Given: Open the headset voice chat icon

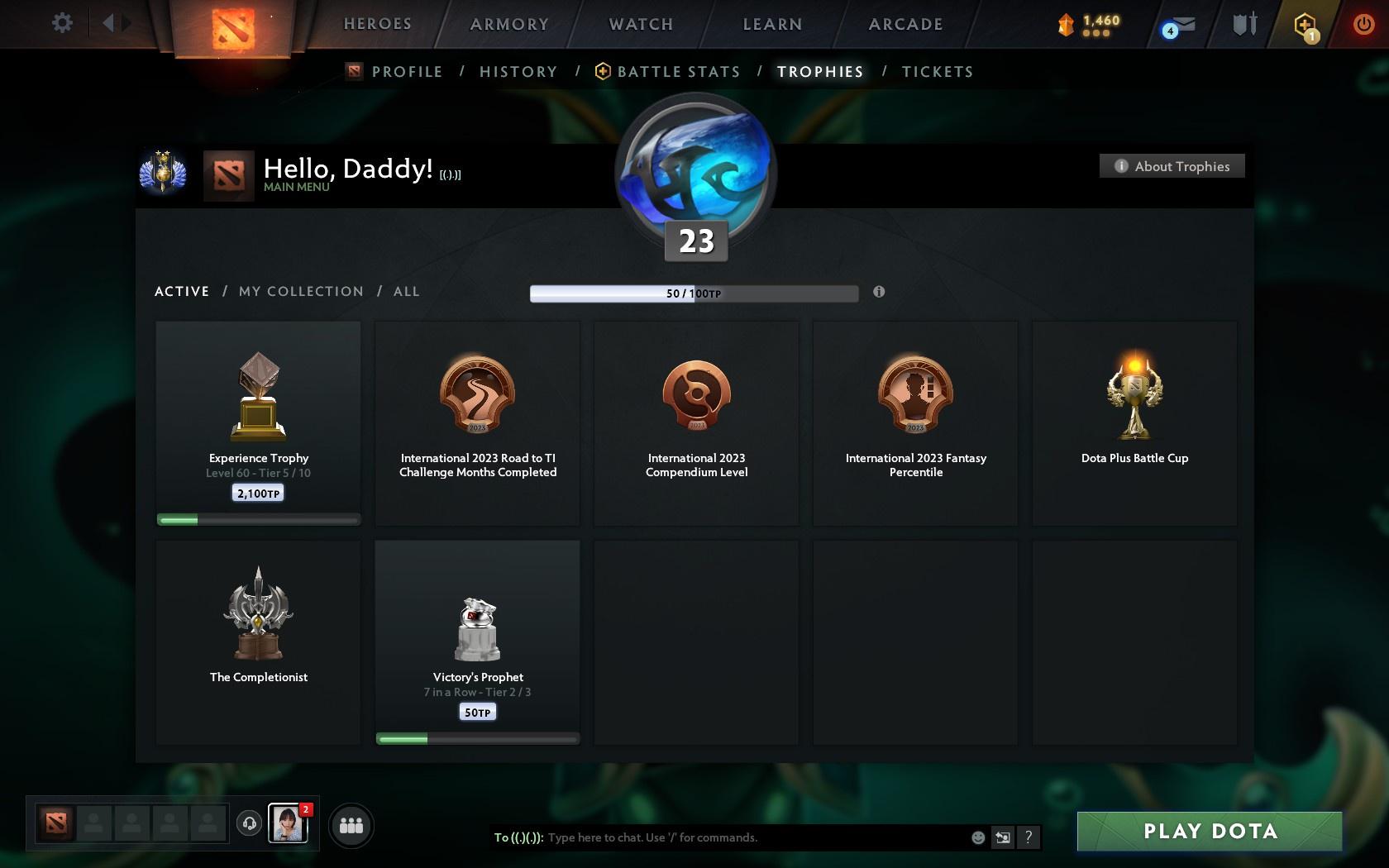Looking at the screenshot, I should click(x=250, y=823).
